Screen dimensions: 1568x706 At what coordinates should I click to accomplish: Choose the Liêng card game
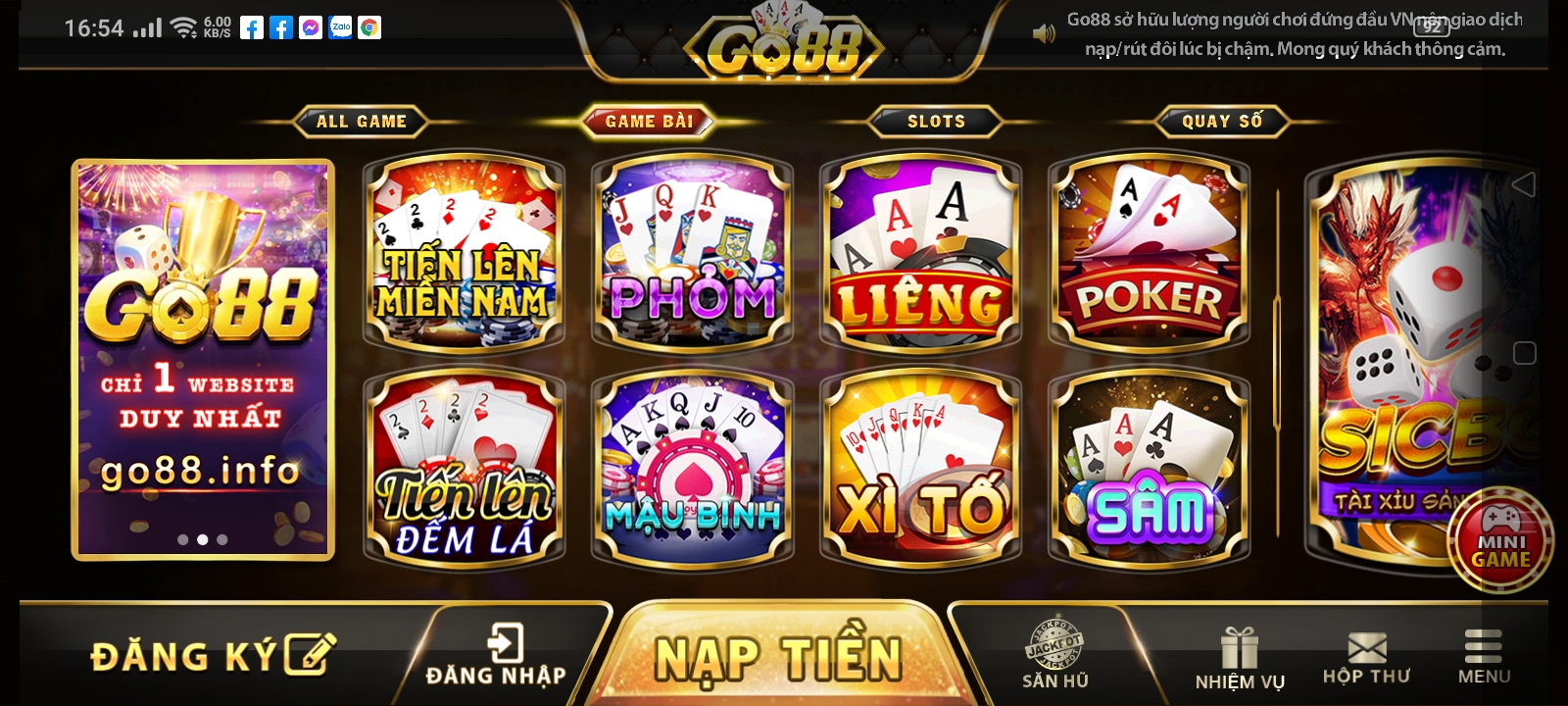pos(920,252)
